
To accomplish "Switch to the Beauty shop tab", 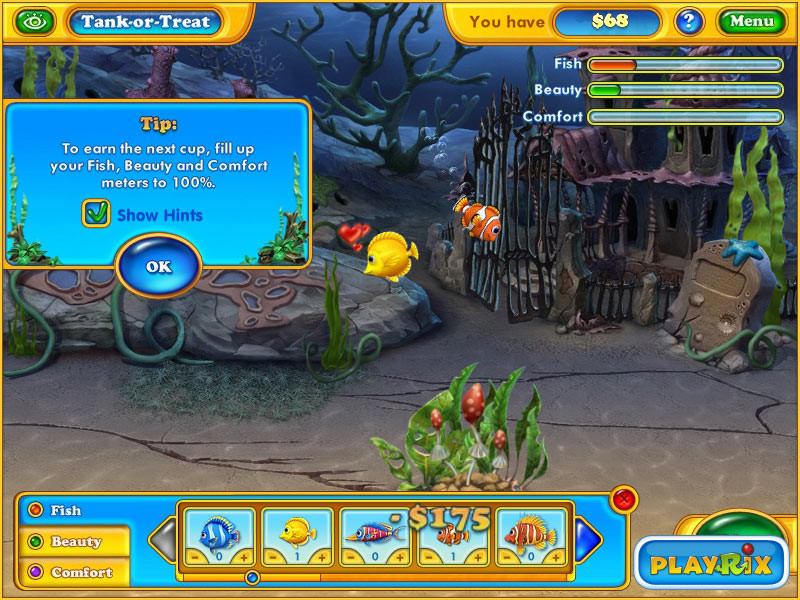I will (75, 541).
